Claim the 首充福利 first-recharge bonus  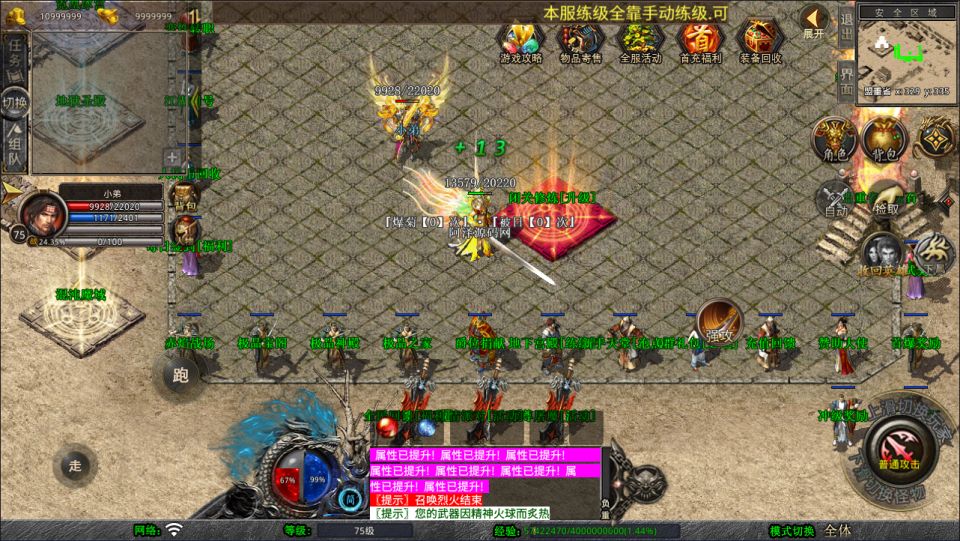pos(700,41)
